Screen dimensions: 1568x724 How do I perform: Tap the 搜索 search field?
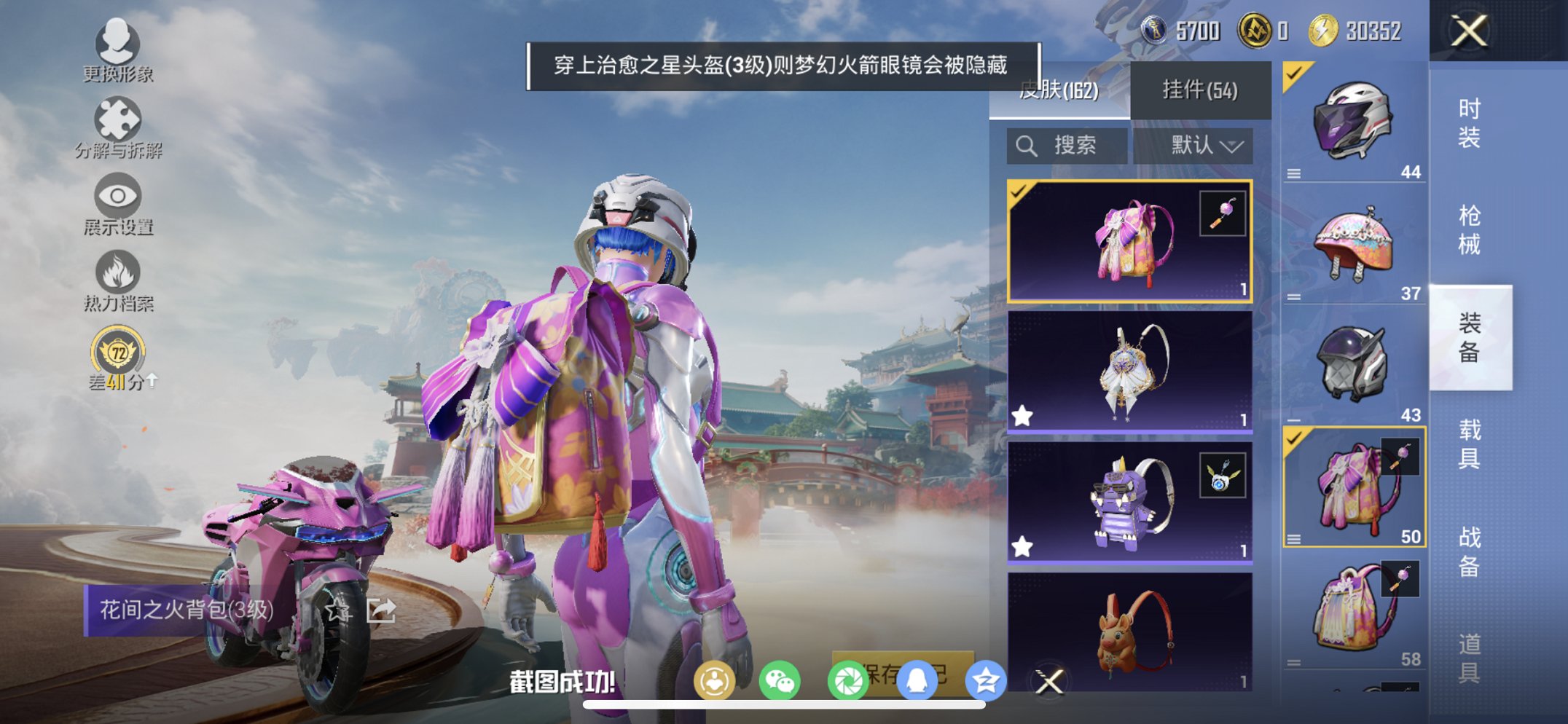pos(1066,145)
